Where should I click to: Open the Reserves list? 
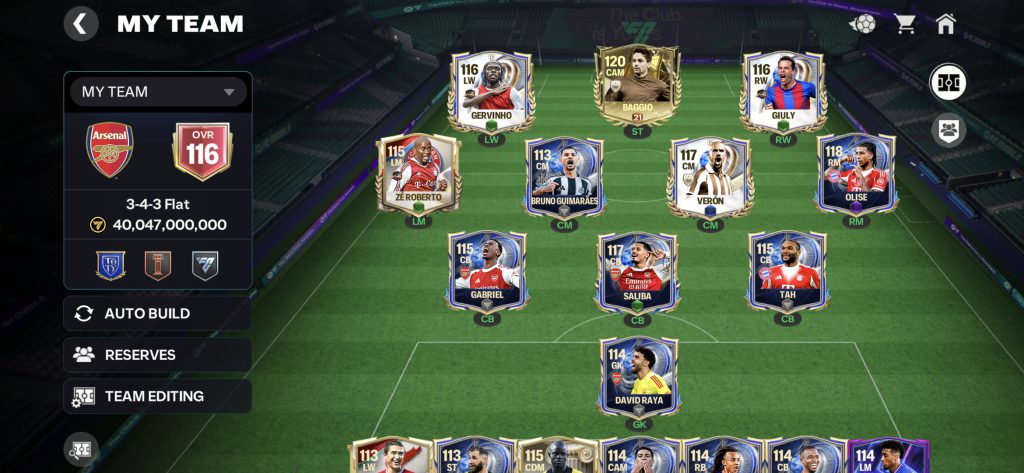(158, 355)
